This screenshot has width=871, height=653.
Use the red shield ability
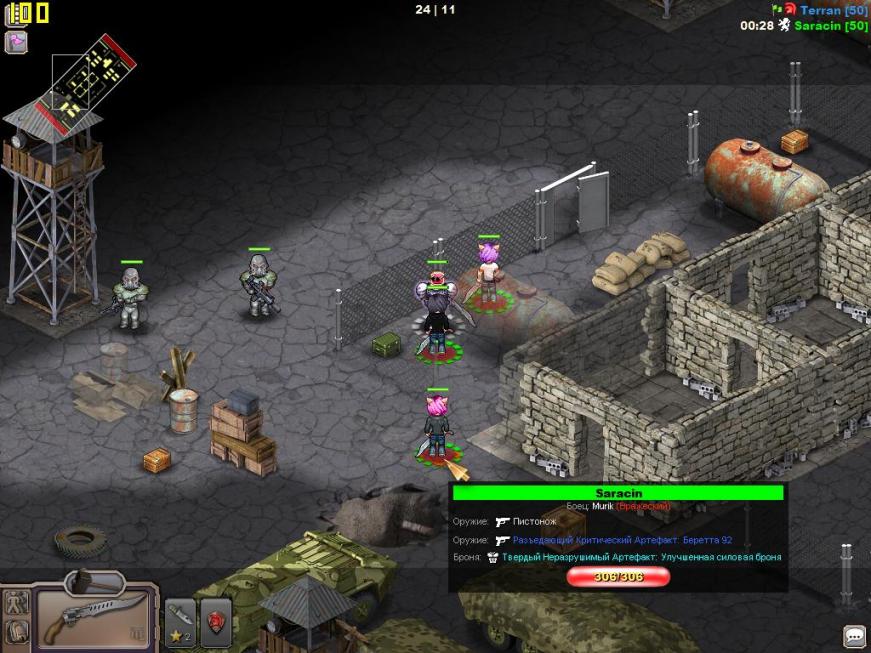pos(216,622)
